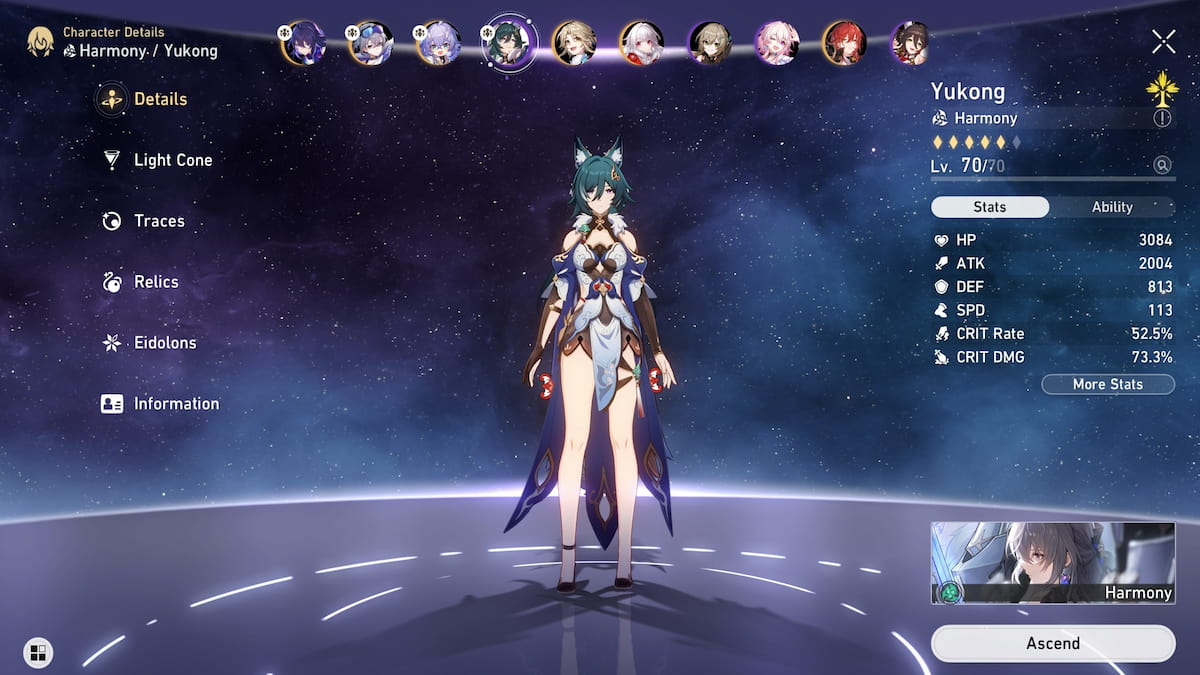
Task: Open the Harmony path info icon
Action: tap(1161, 118)
